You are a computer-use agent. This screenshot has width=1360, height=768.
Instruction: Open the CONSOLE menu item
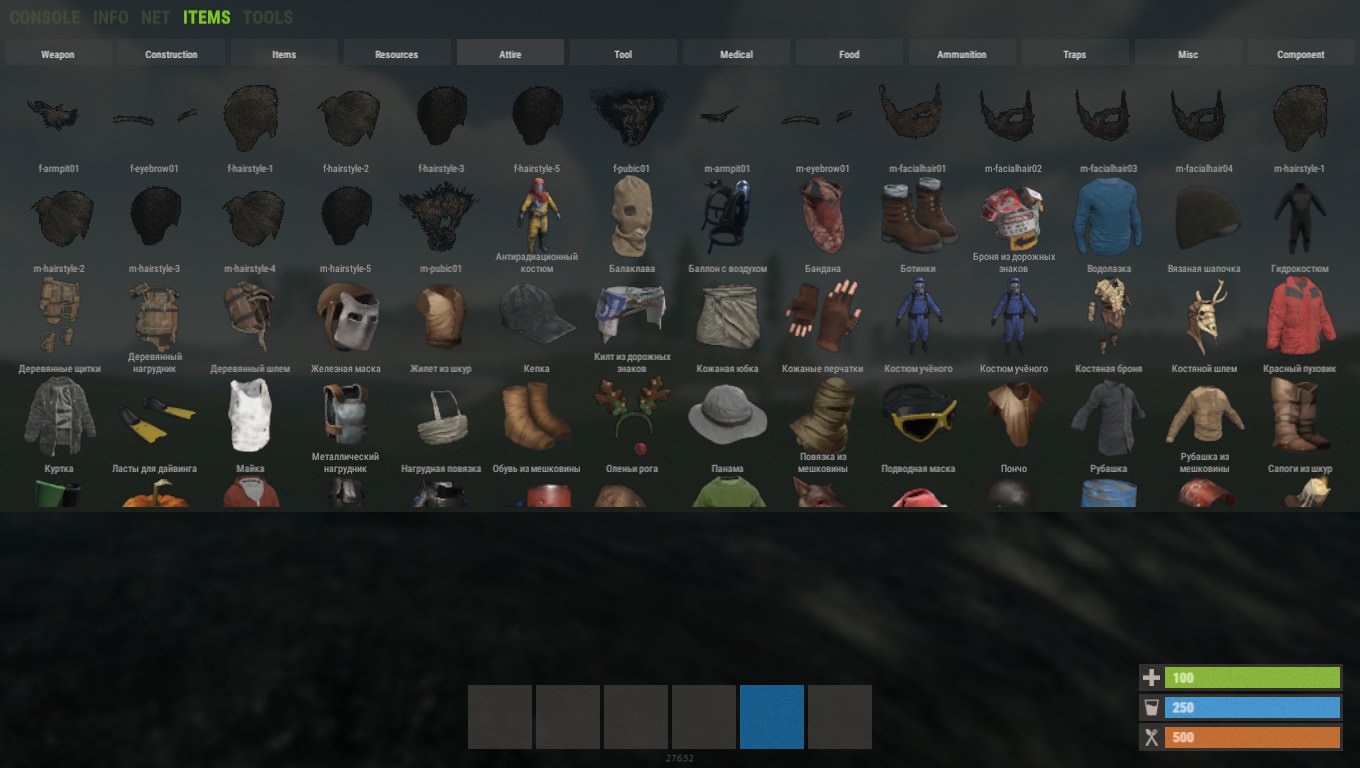tap(44, 17)
